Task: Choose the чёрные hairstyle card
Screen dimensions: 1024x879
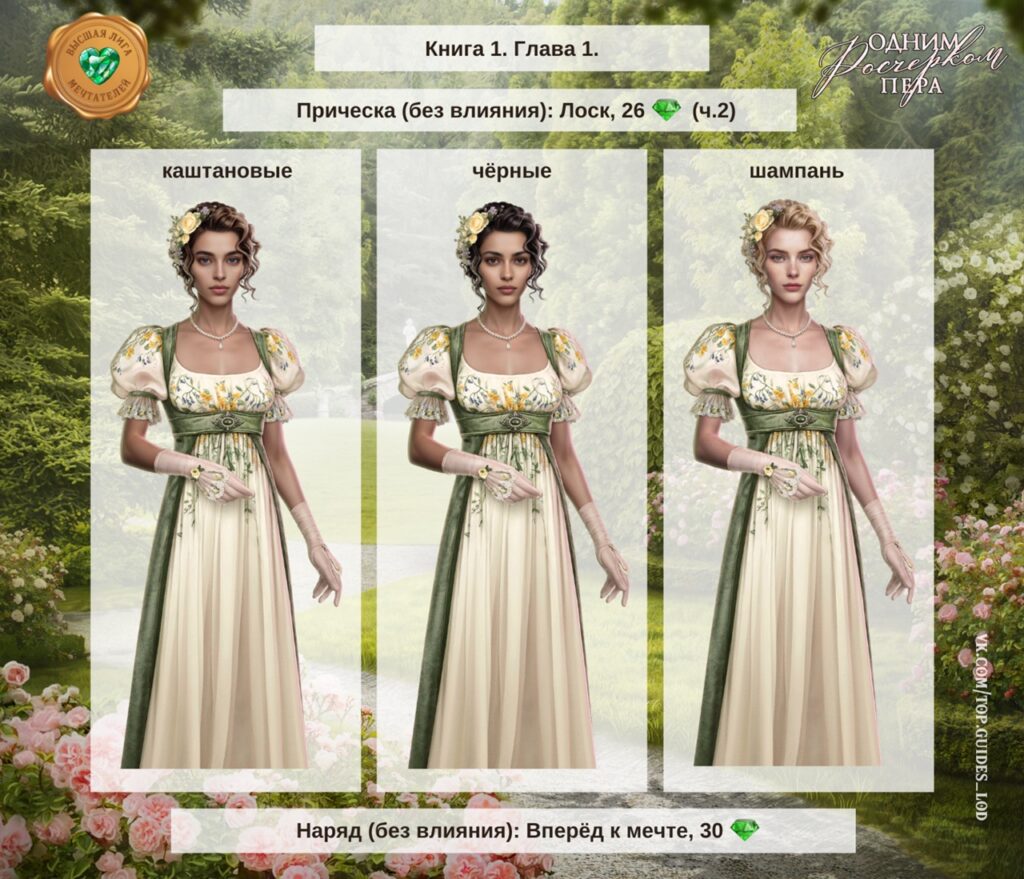Action: coord(511,470)
